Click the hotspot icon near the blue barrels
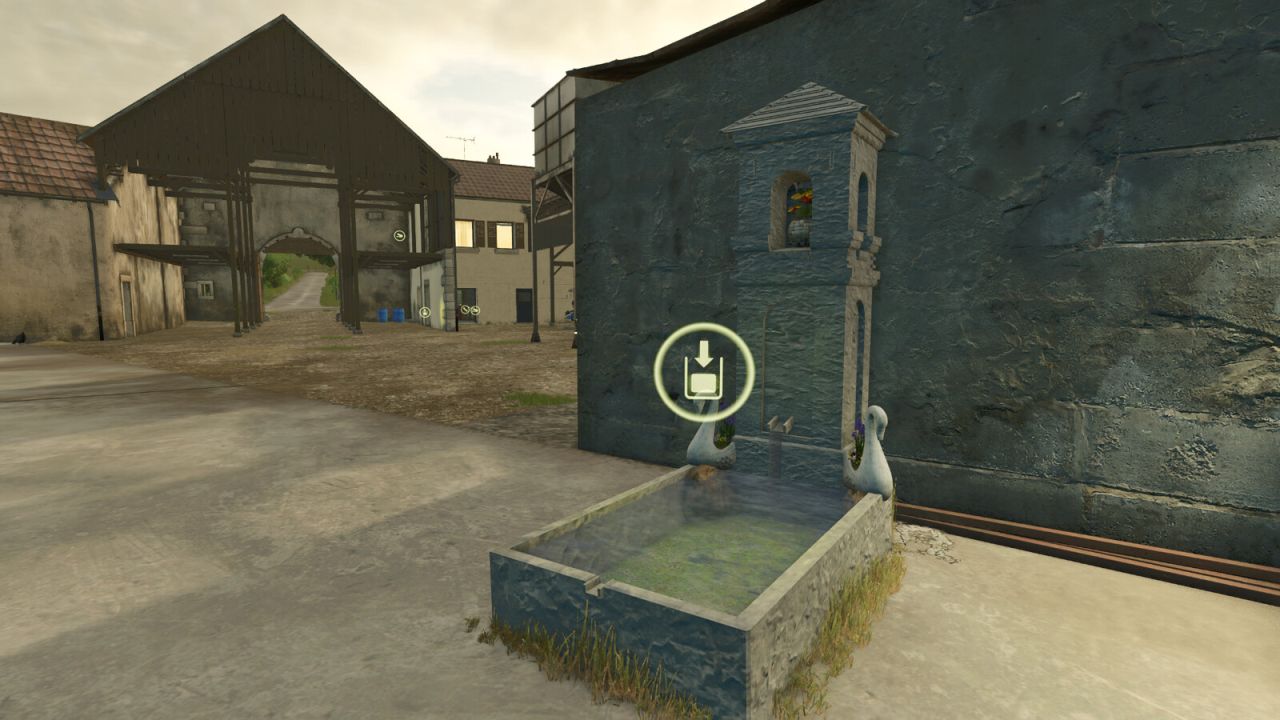The height and width of the screenshot is (720, 1280). pyautogui.click(x=424, y=312)
